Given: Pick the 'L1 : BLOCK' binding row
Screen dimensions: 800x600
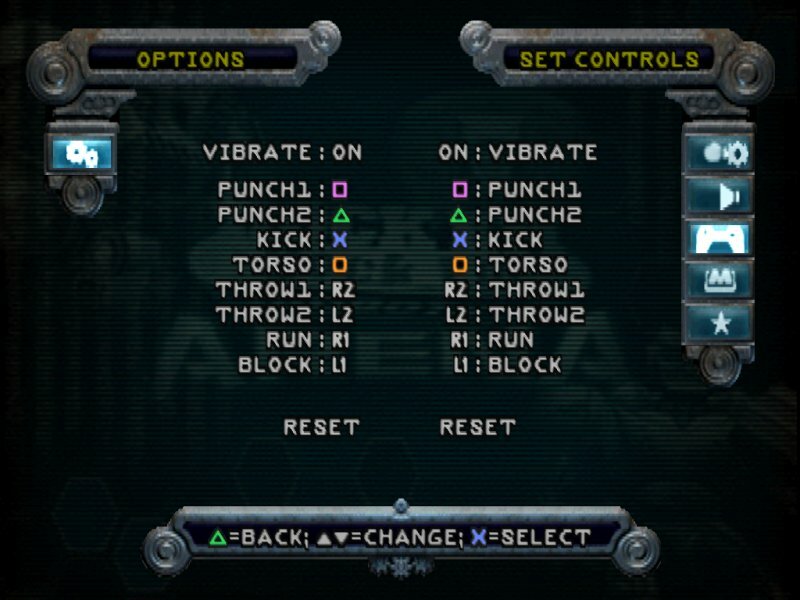Looking at the screenshot, I should click(507, 365).
